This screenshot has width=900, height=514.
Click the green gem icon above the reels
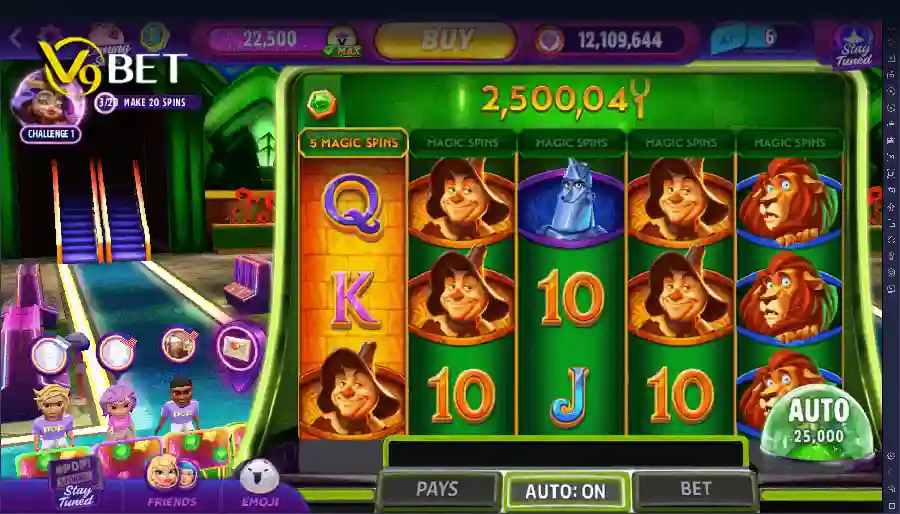[321, 101]
